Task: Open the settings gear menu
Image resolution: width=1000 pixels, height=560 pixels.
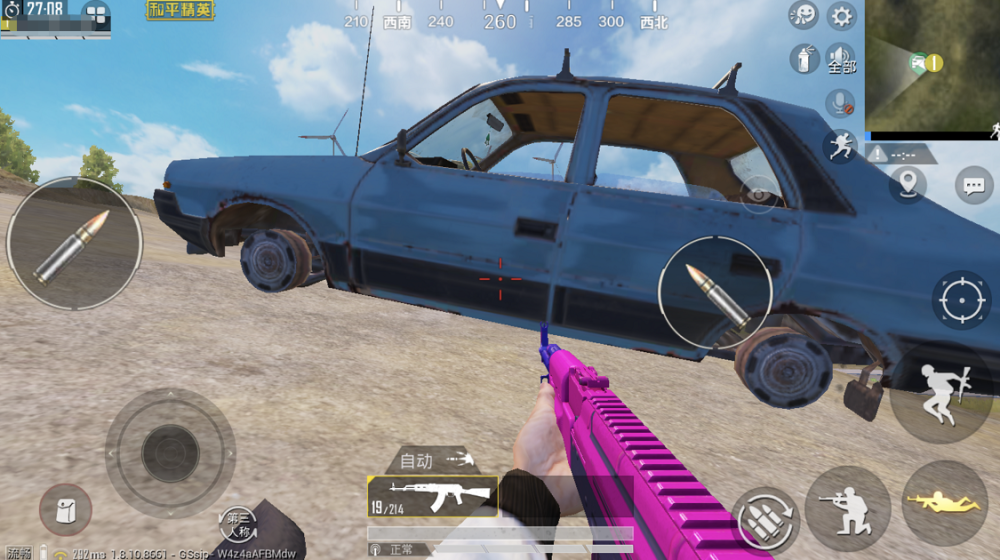Action: [842, 16]
